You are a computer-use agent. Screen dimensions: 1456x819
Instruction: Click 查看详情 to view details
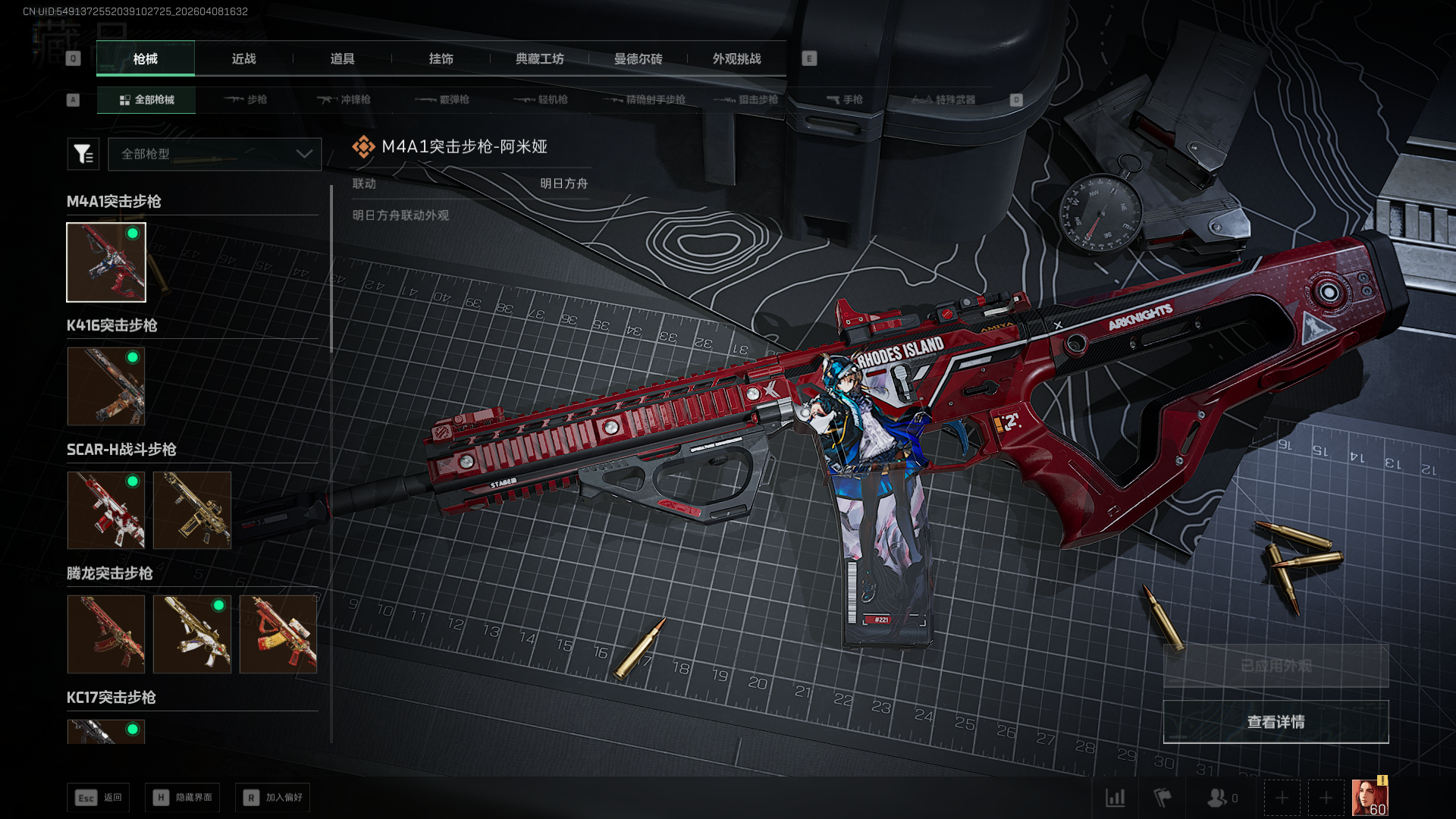point(1276,722)
